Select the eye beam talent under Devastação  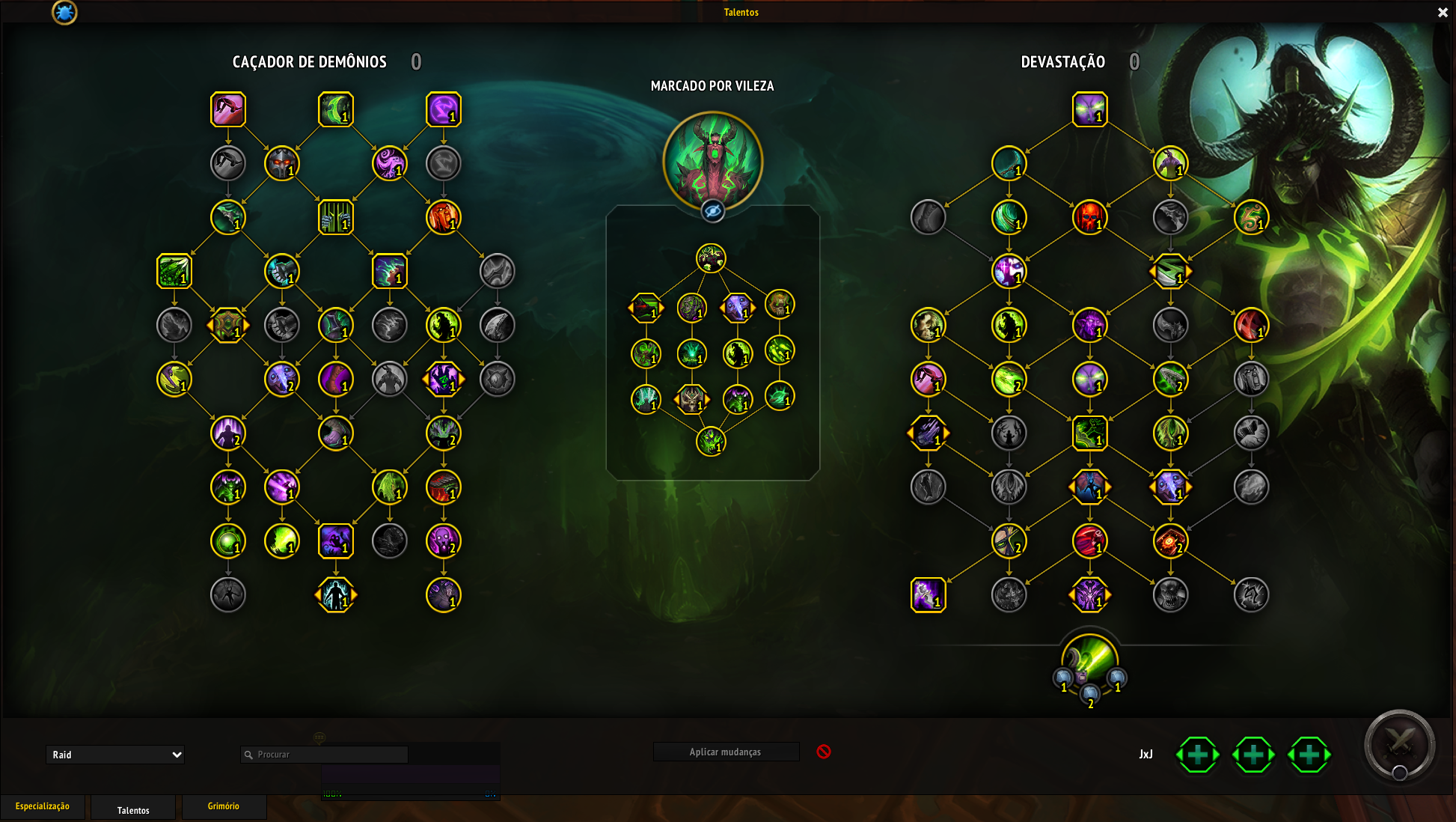click(1089, 109)
